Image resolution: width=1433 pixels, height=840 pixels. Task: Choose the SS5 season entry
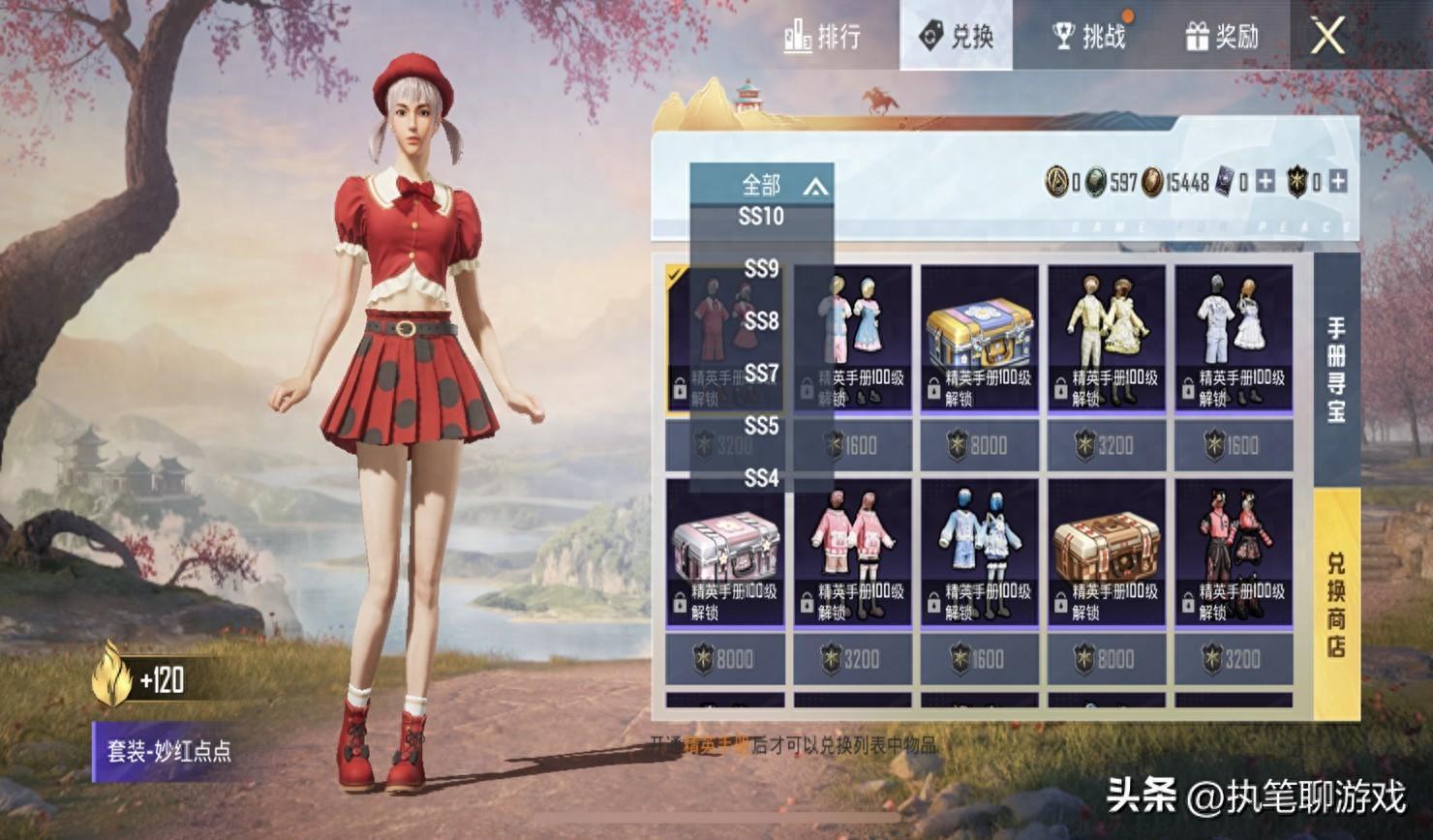point(761,426)
